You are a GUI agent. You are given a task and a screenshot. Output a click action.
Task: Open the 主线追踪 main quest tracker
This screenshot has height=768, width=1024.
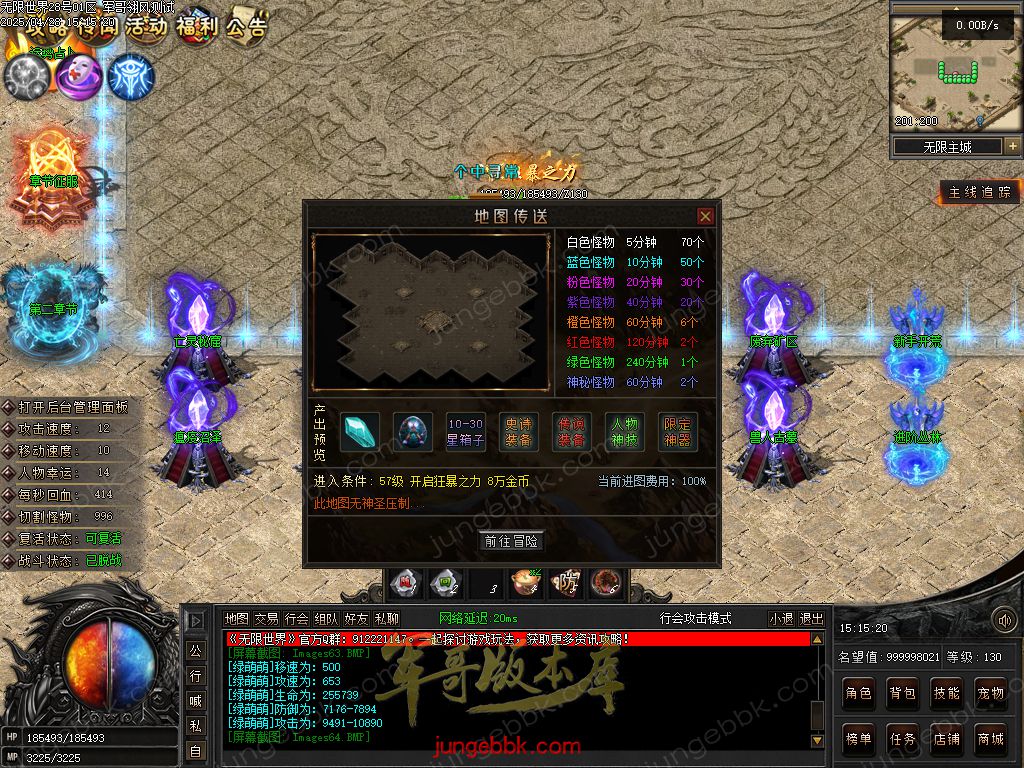coord(979,192)
